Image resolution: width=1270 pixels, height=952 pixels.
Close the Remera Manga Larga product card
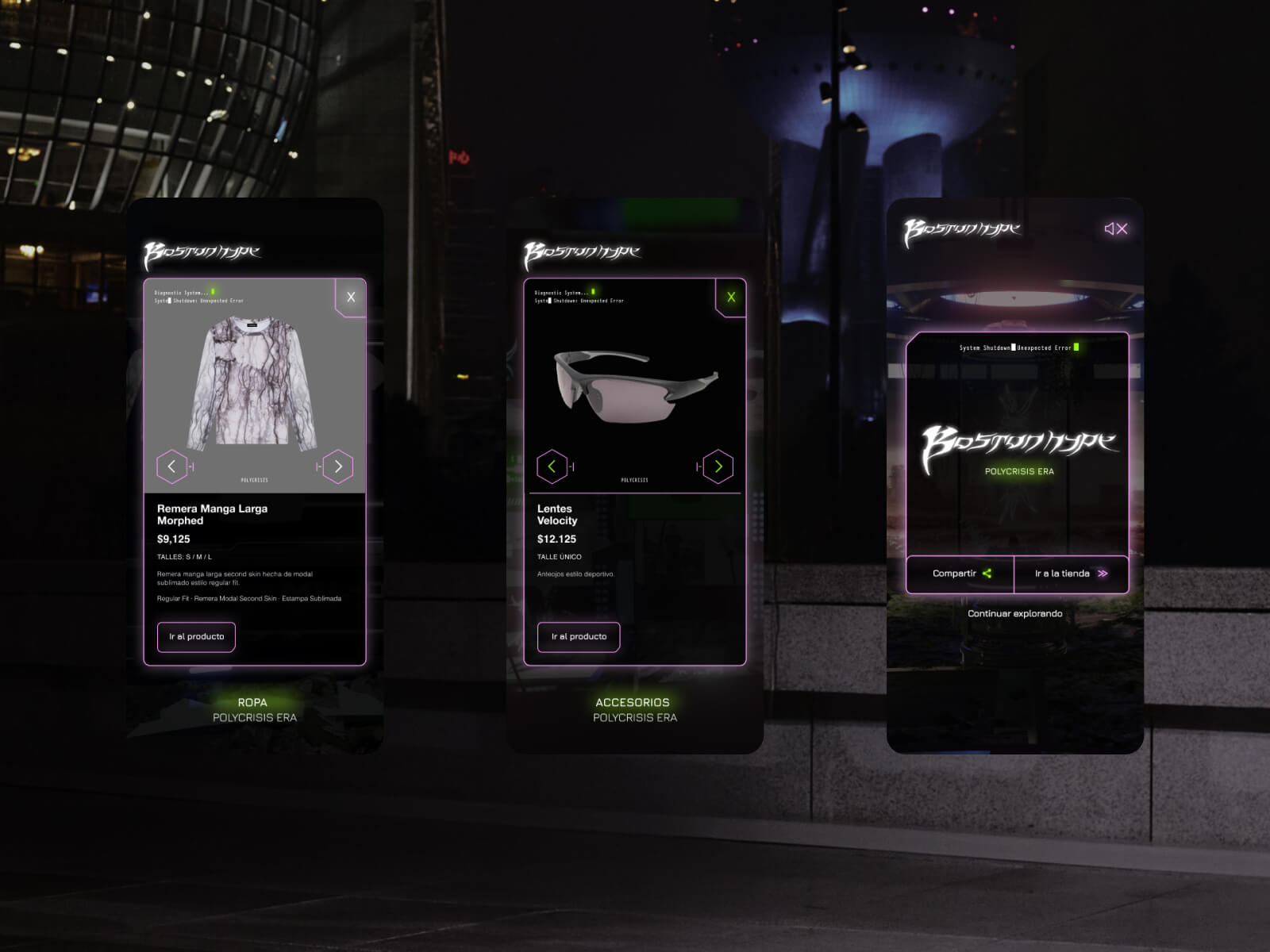[x=351, y=297]
